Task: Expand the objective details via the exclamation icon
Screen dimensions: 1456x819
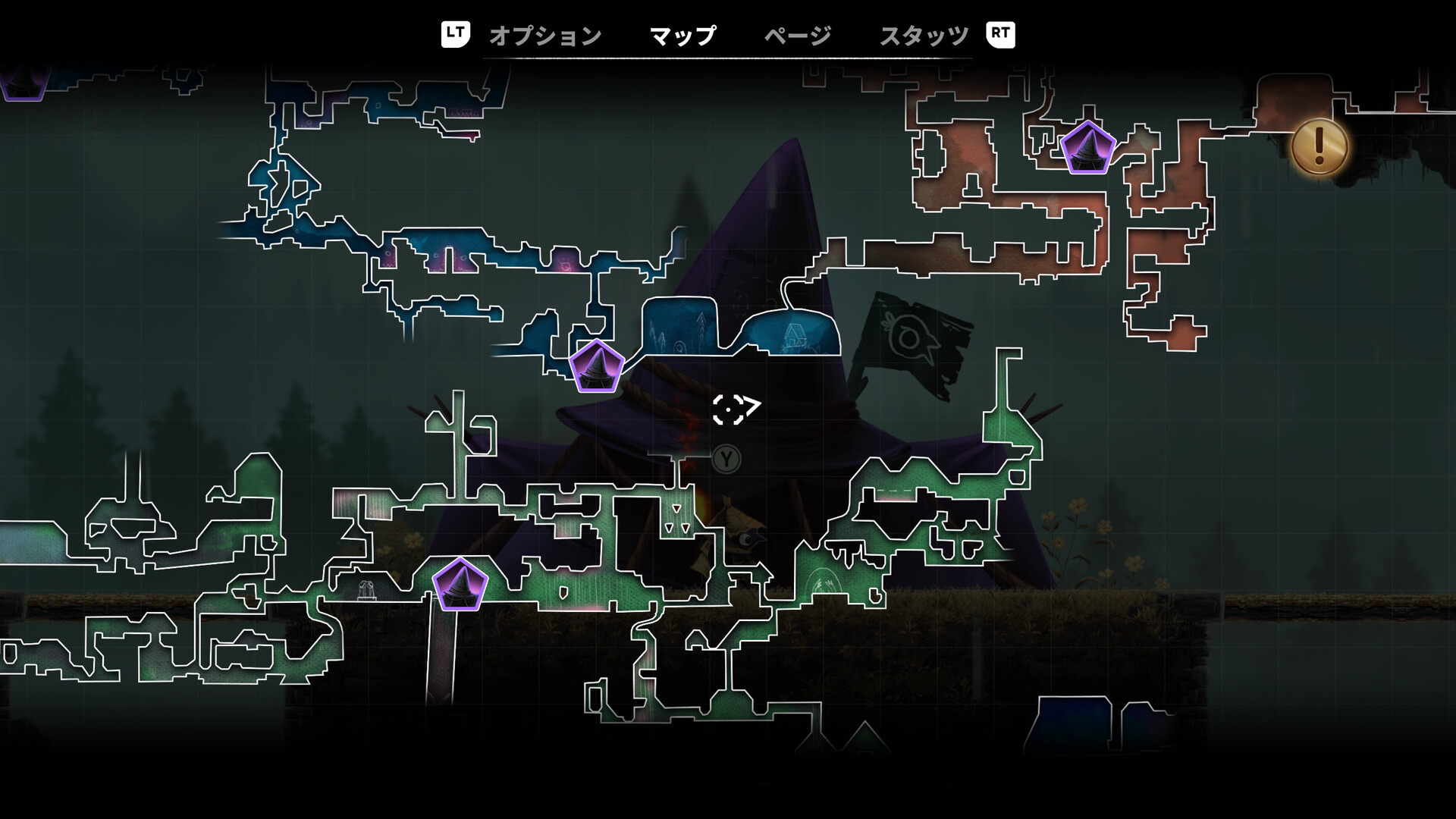Action: coord(1318,146)
